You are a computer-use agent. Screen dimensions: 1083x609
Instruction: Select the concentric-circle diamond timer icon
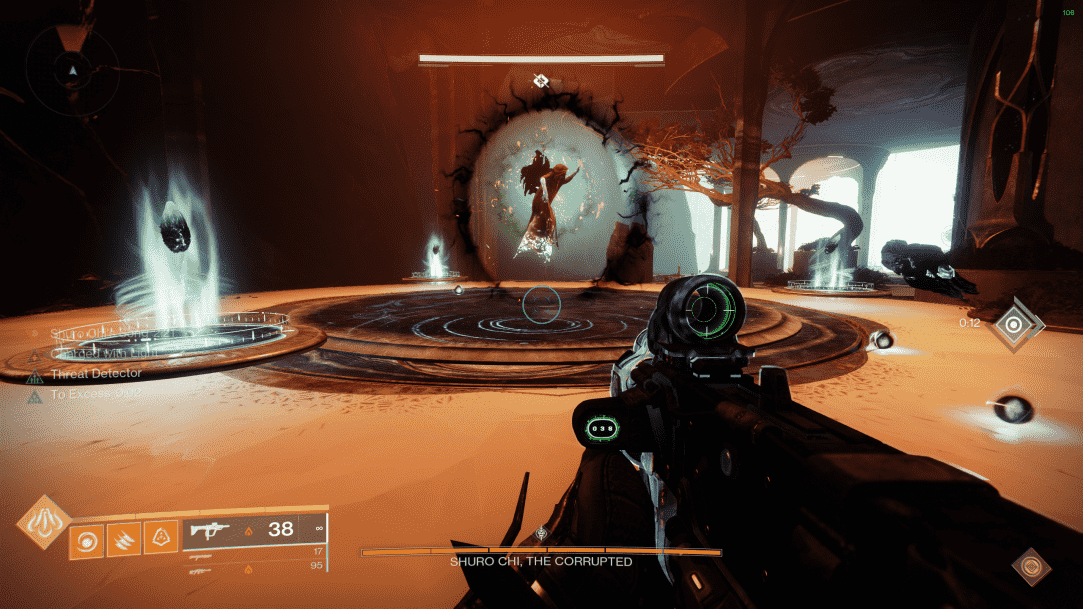1017,324
